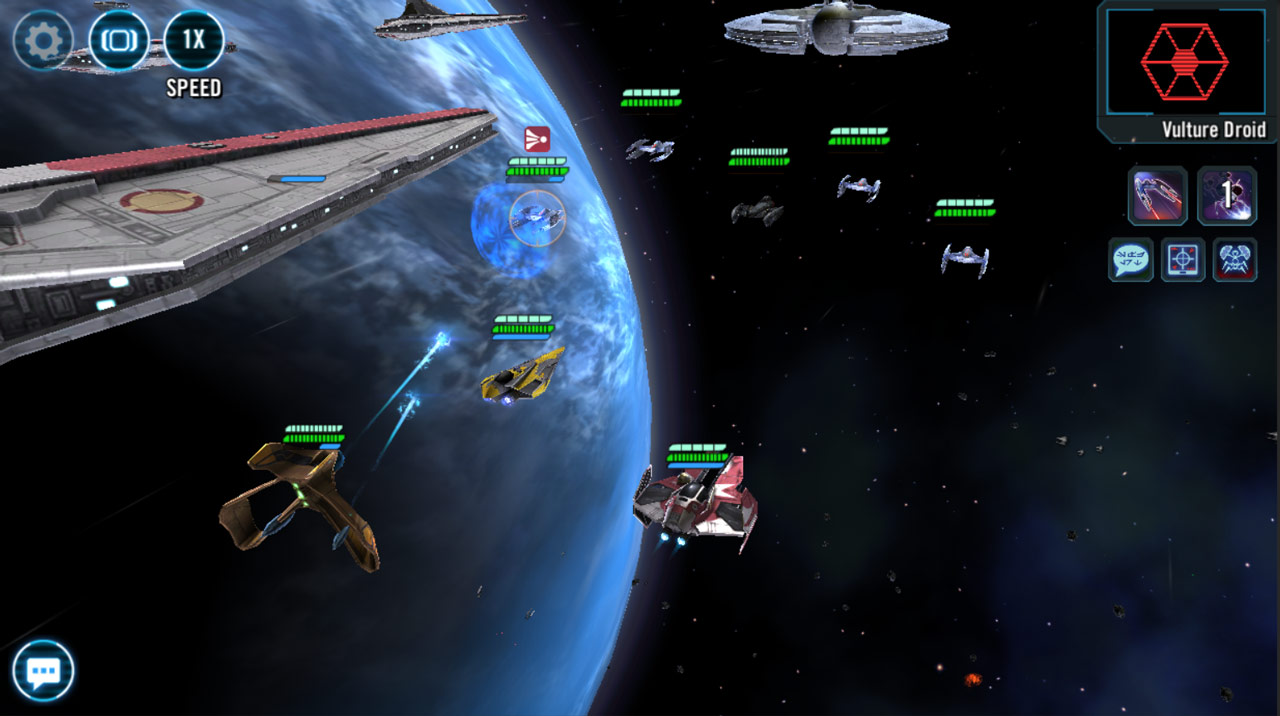Click the droid insignia icon
Screen dimensions: 1280x716
(1235, 260)
